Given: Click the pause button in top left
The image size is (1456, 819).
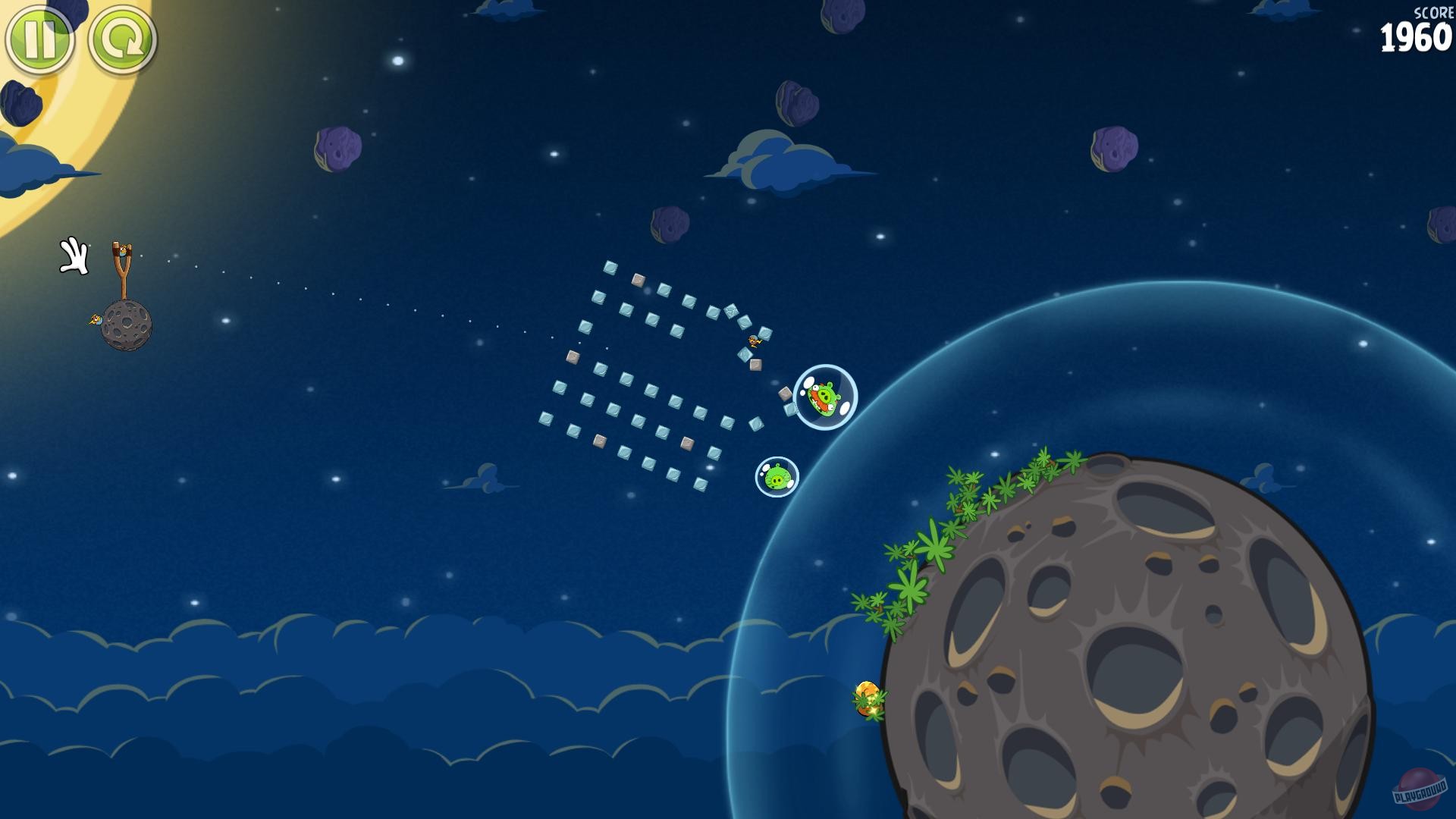Looking at the screenshot, I should (39, 38).
